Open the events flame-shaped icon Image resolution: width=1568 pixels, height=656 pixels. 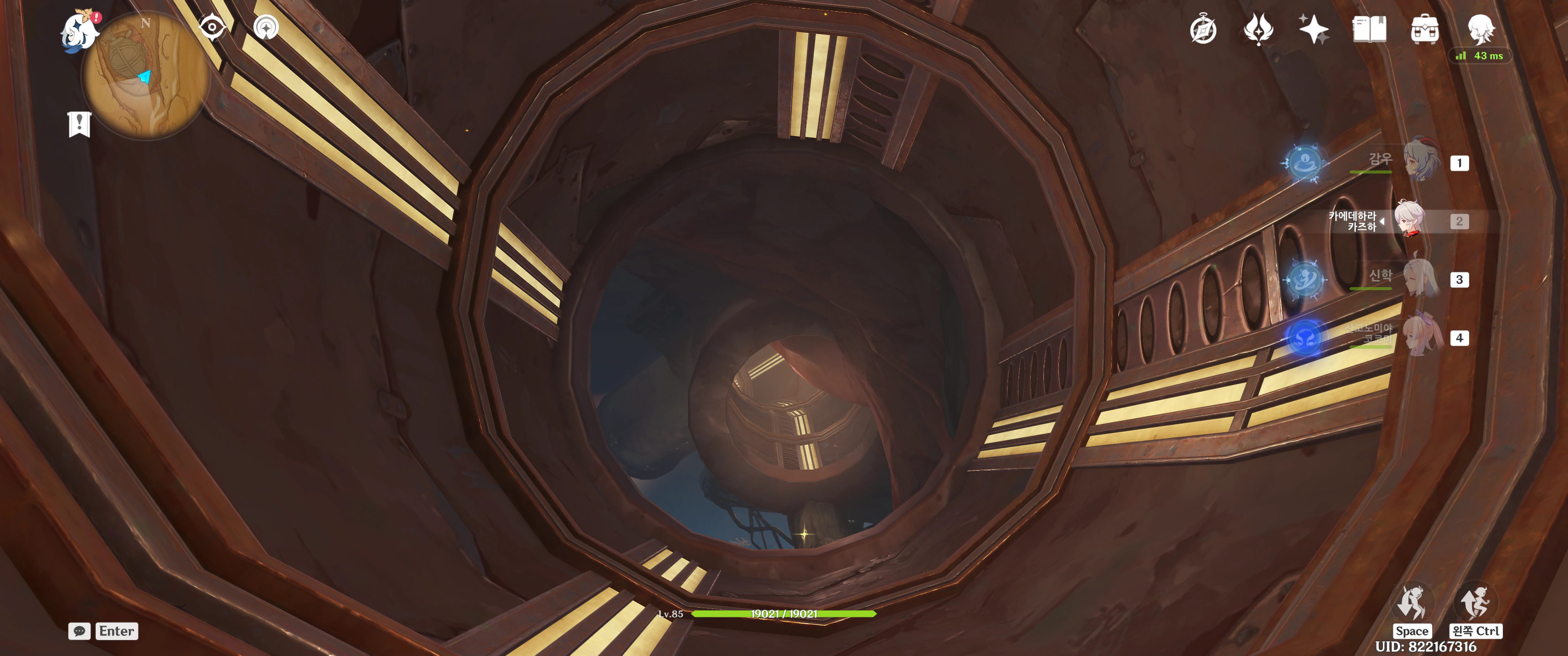point(1258,29)
